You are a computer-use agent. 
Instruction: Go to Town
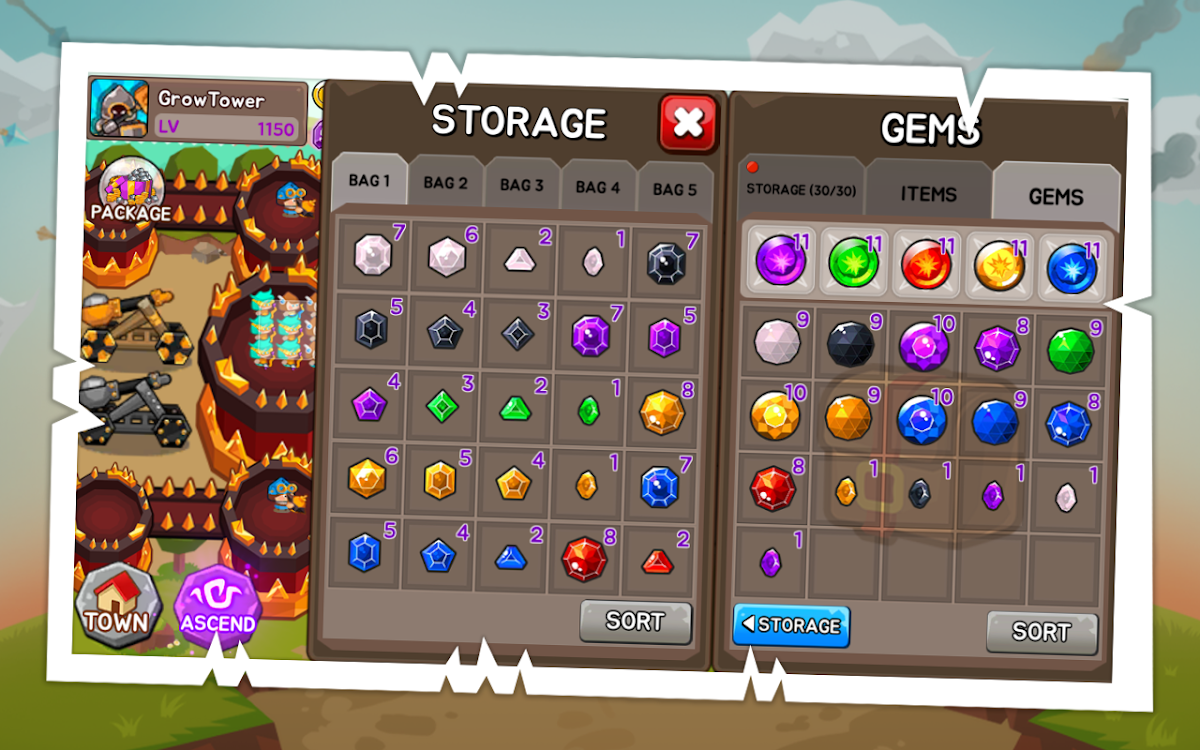[118, 607]
